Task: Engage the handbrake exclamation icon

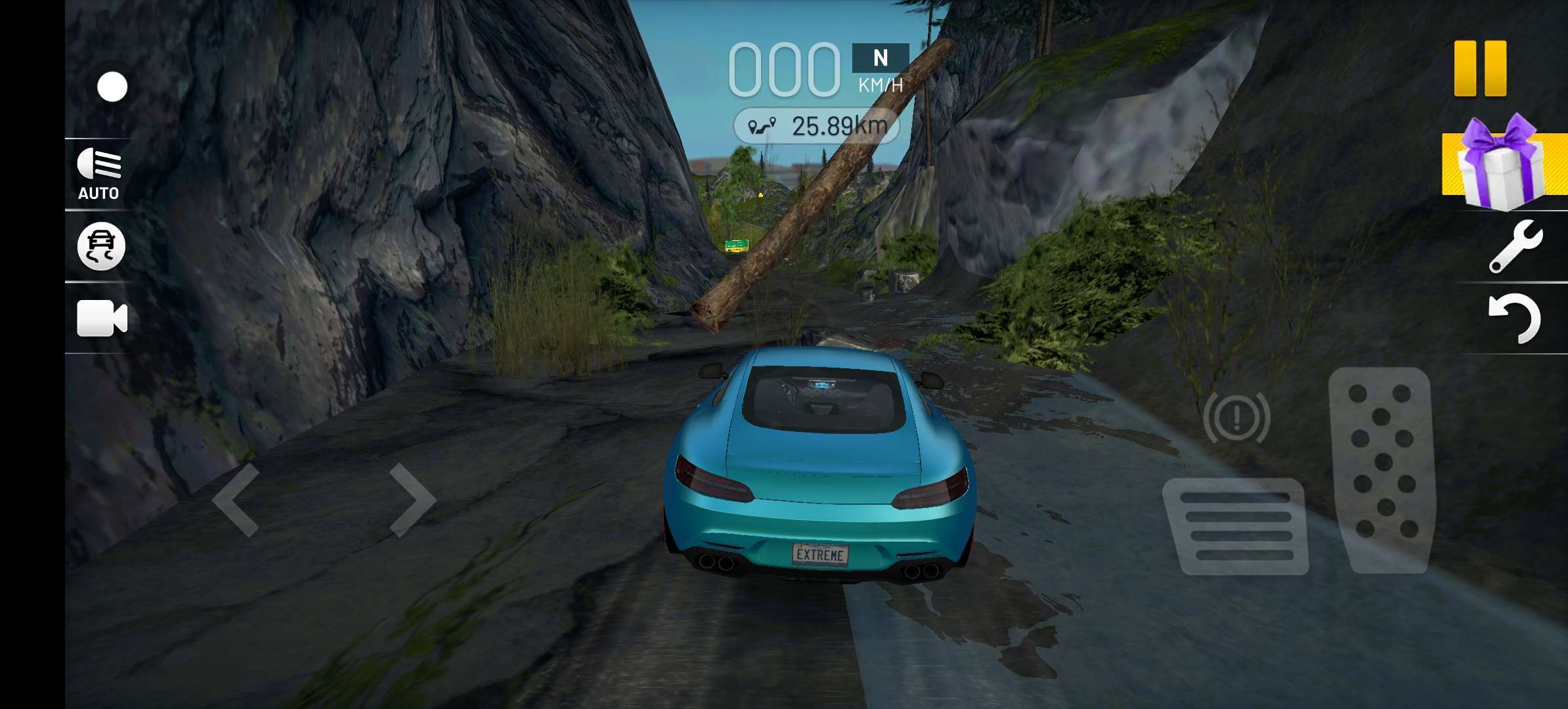Action: point(1236,418)
